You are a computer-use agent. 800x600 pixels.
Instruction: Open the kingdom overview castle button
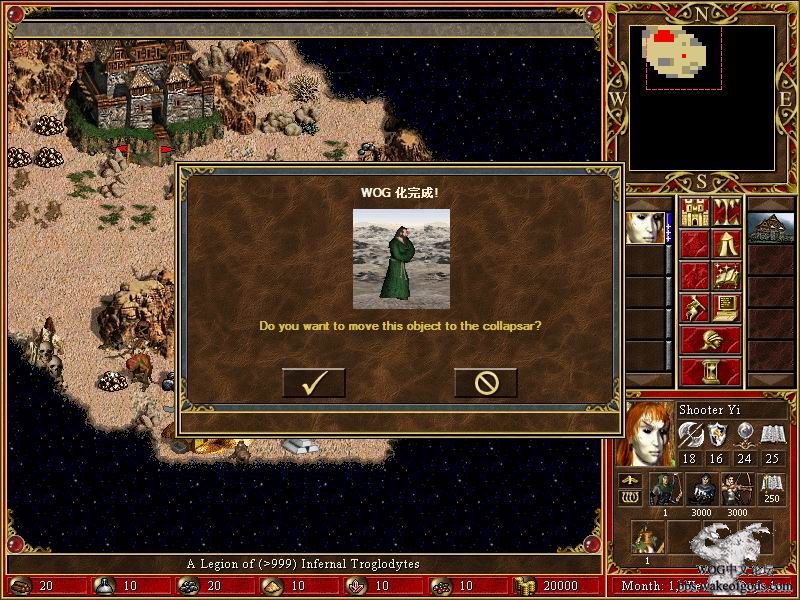(694, 212)
